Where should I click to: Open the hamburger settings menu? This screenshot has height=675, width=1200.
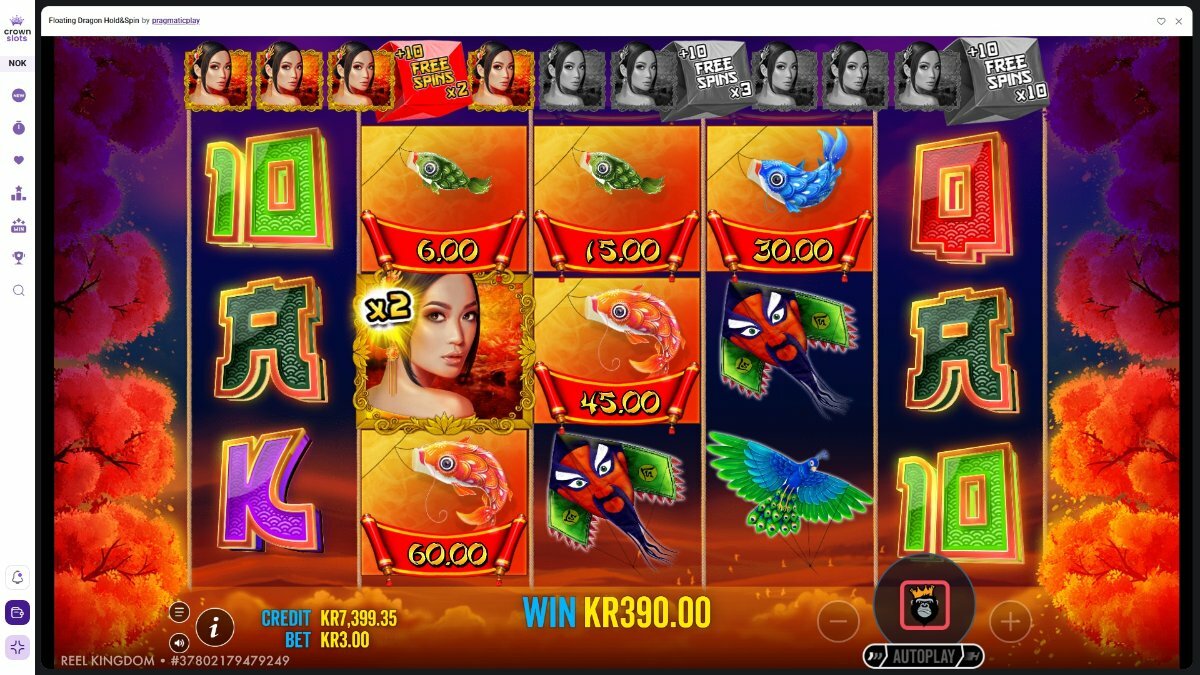click(179, 612)
